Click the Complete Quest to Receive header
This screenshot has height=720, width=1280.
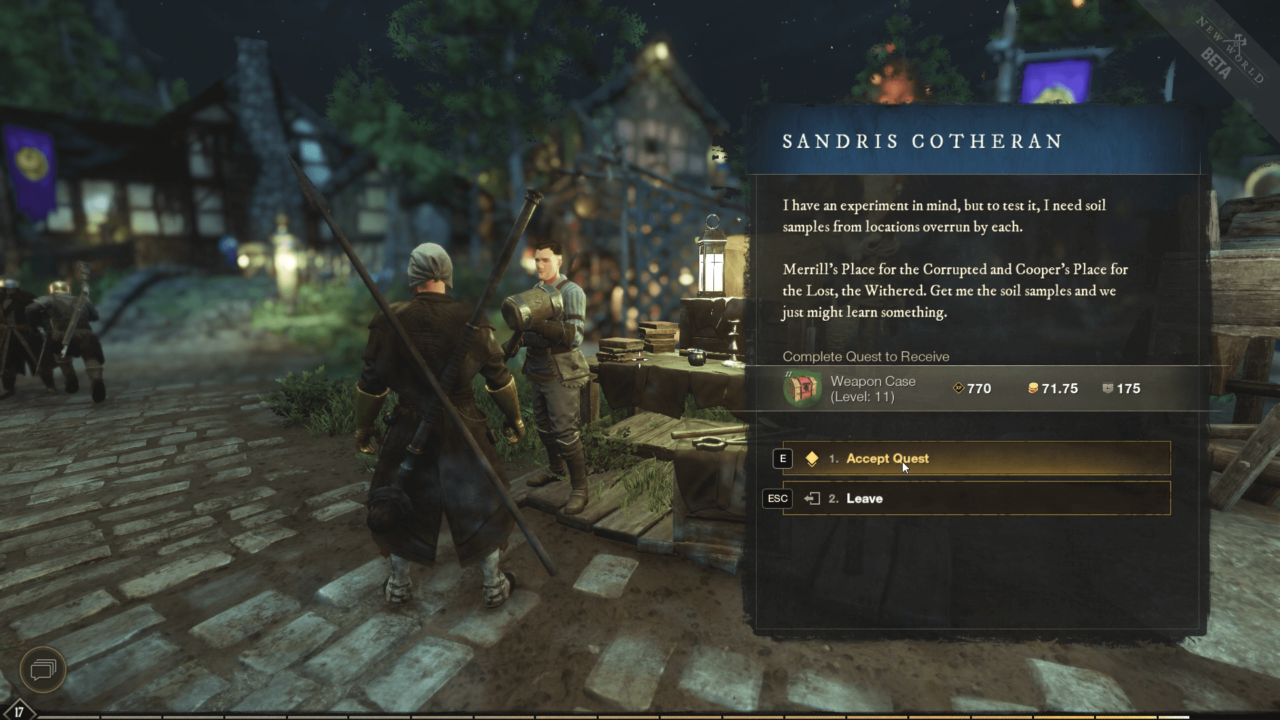tap(864, 356)
